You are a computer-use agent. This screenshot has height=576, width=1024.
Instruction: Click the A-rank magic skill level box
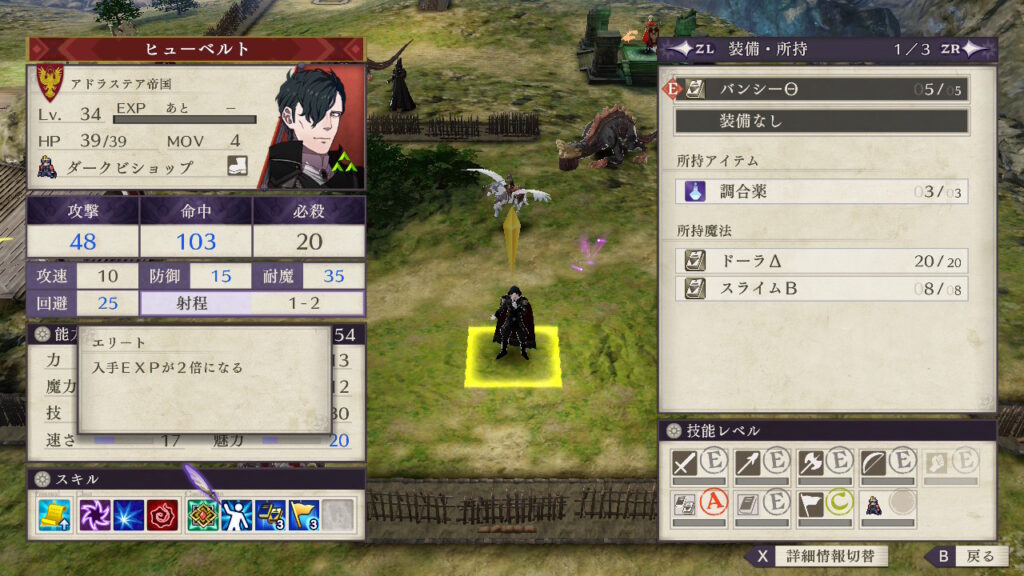pyautogui.click(x=701, y=504)
